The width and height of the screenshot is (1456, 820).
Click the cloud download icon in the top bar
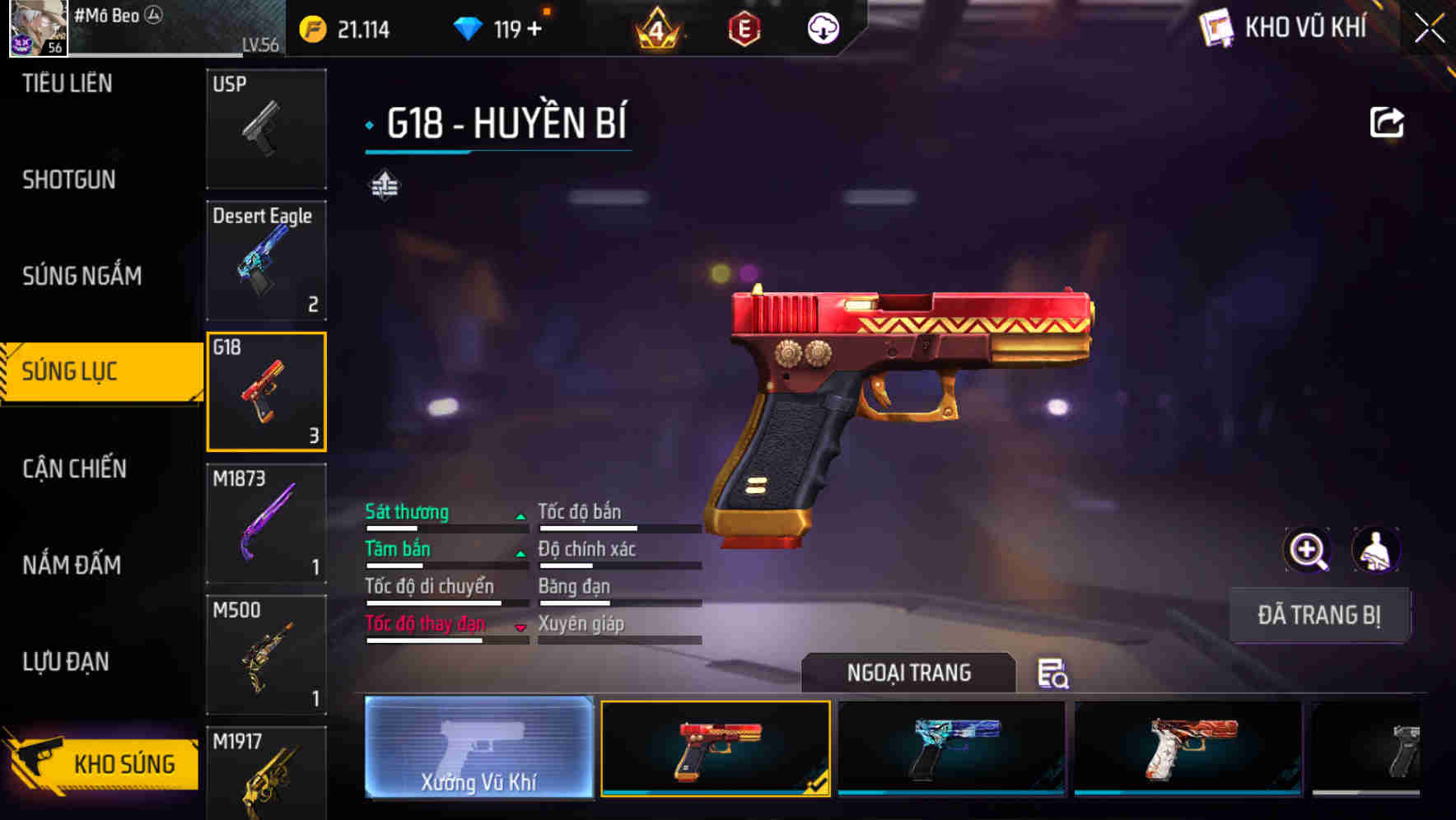pos(823,29)
